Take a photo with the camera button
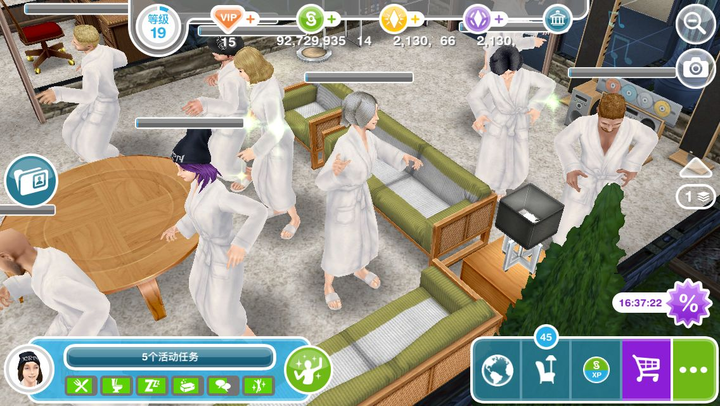The image size is (720, 406). [693, 68]
